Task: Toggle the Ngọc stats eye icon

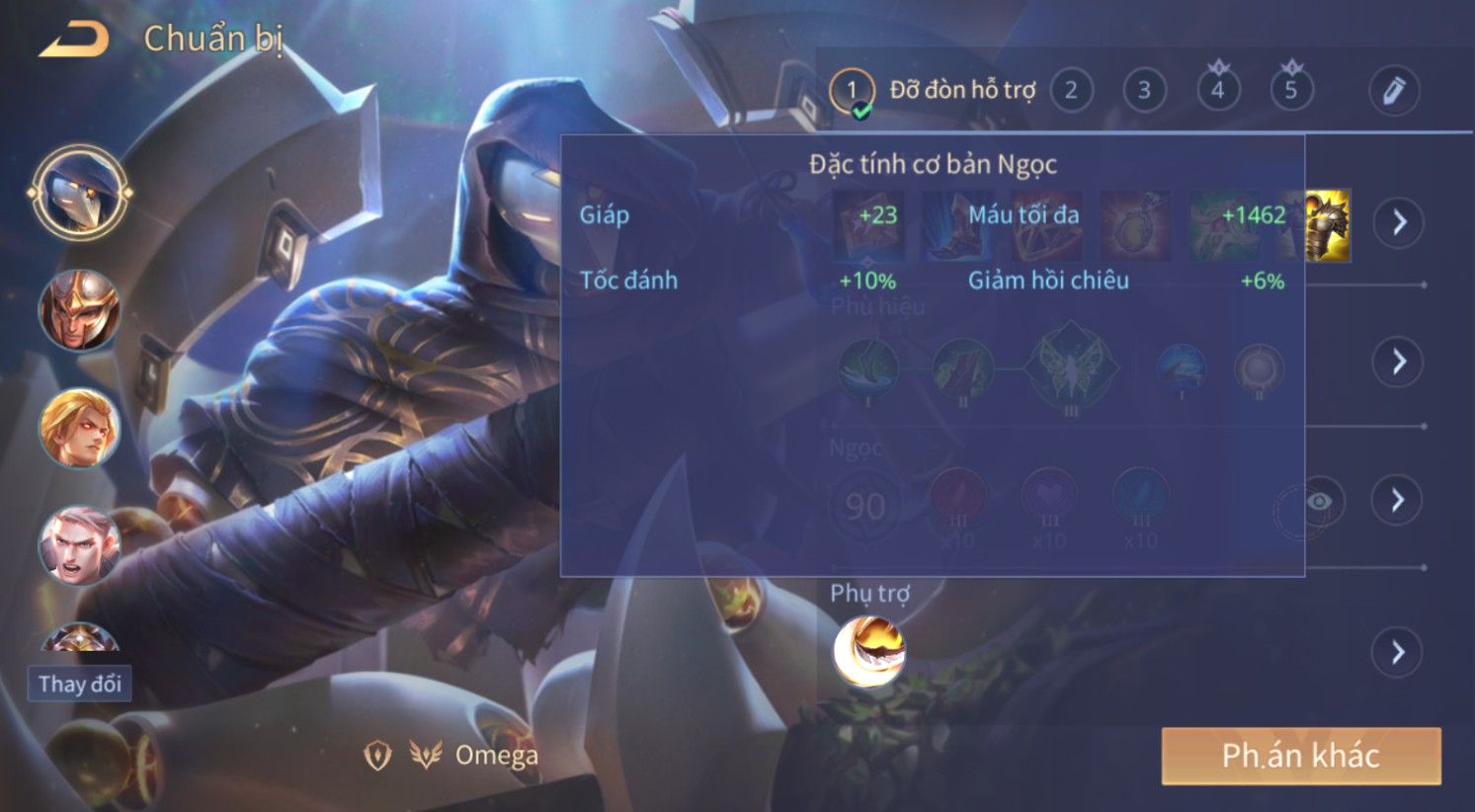Action: (x=1318, y=502)
